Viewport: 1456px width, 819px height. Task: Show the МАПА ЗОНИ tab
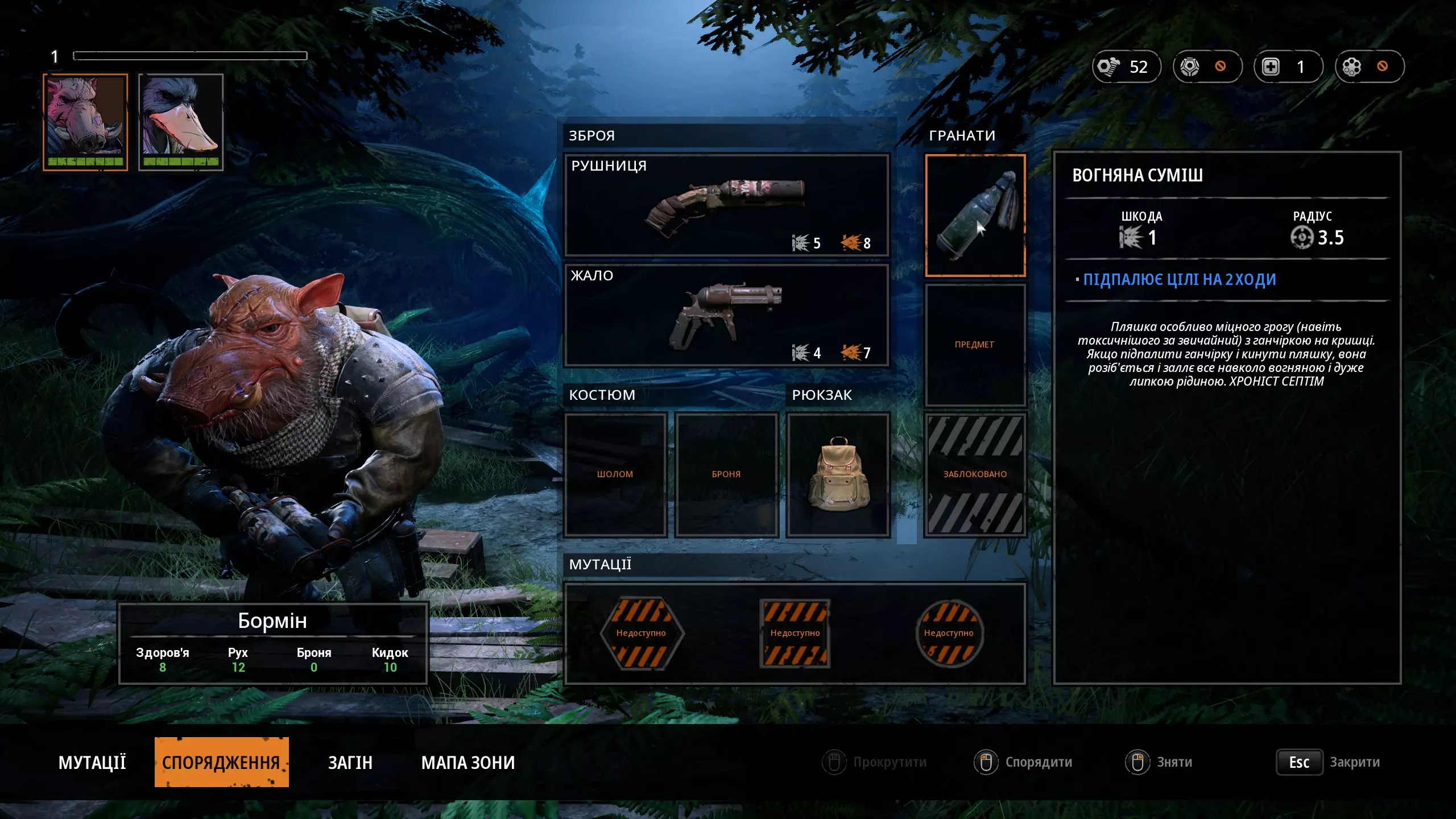(468, 762)
